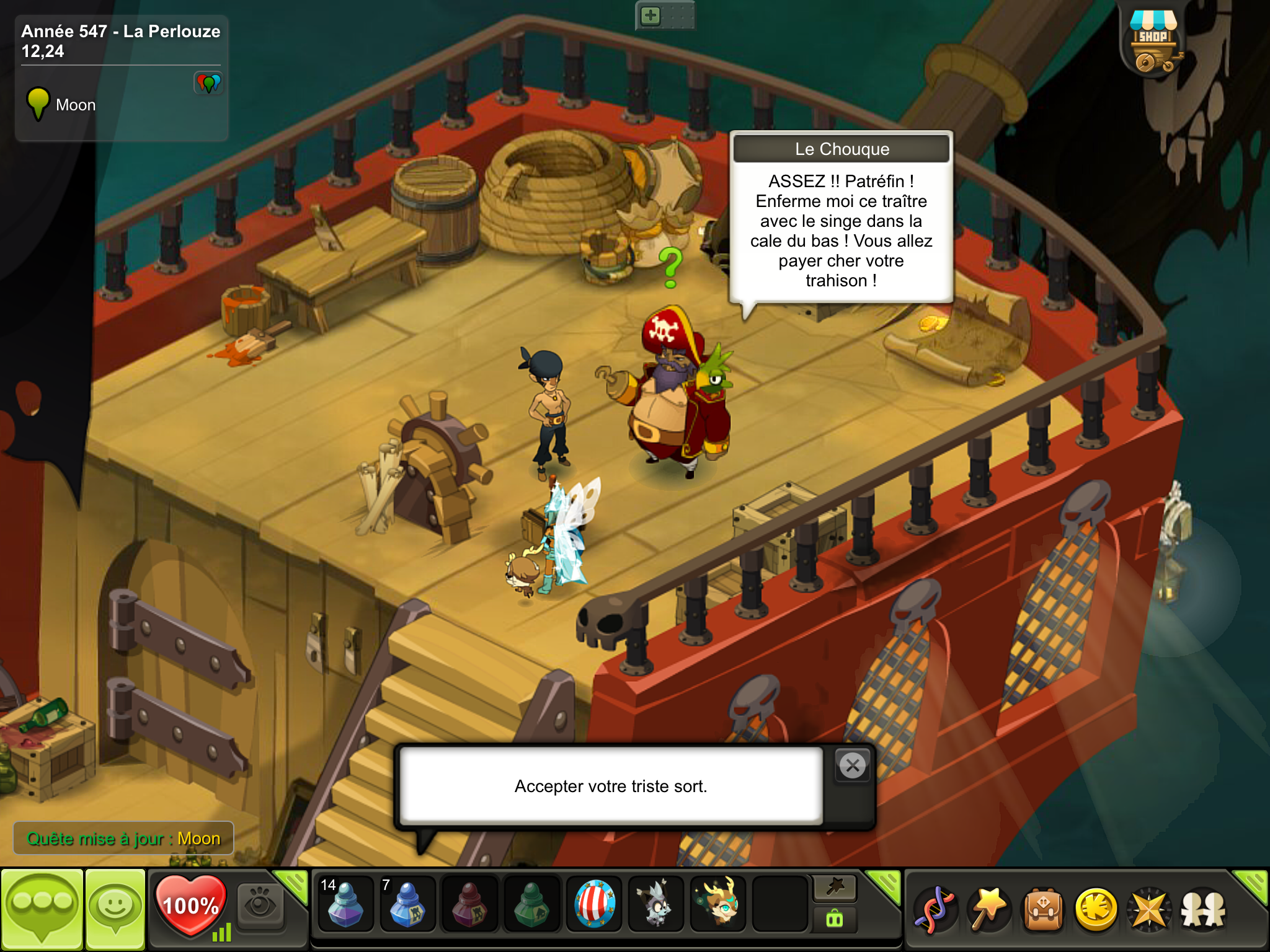
Task: Open the inventory backpack
Action: point(1043,910)
